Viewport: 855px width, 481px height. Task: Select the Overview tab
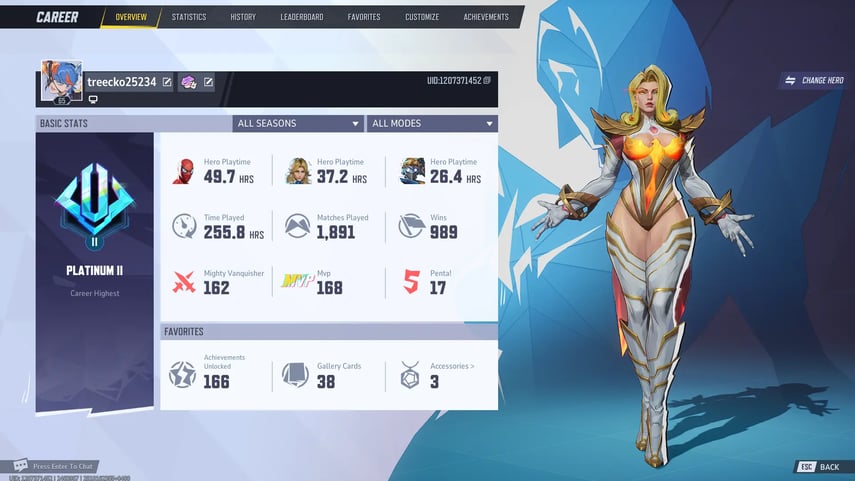[x=130, y=17]
